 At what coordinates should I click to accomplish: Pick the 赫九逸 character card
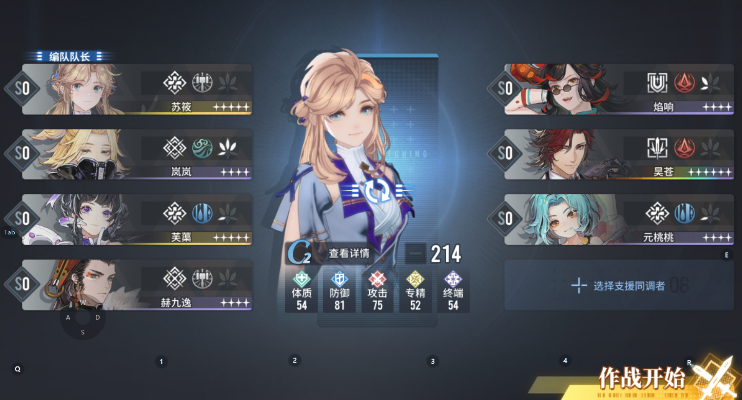point(135,285)
